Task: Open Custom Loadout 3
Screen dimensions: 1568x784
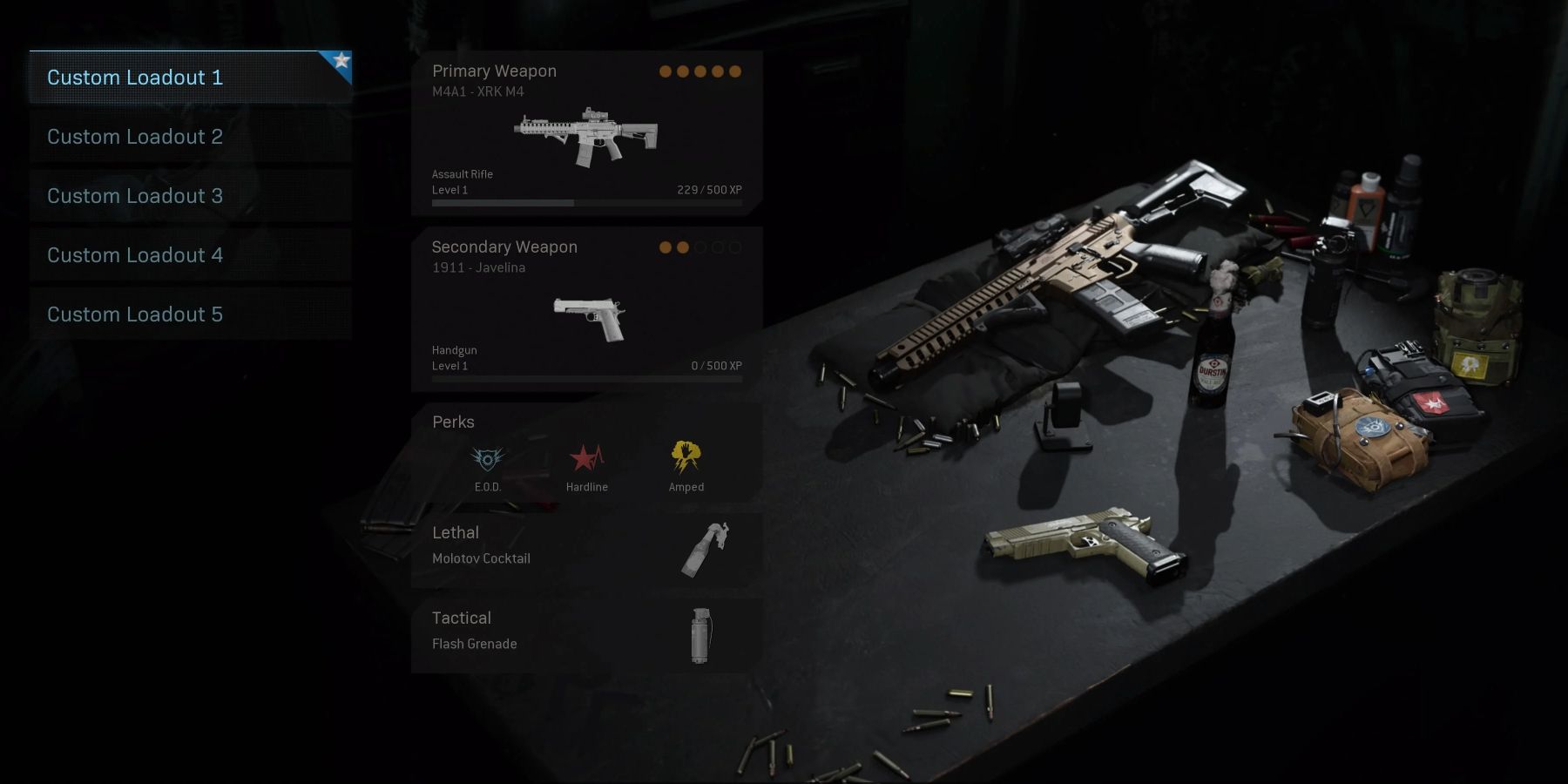Action: pos(190,196)
